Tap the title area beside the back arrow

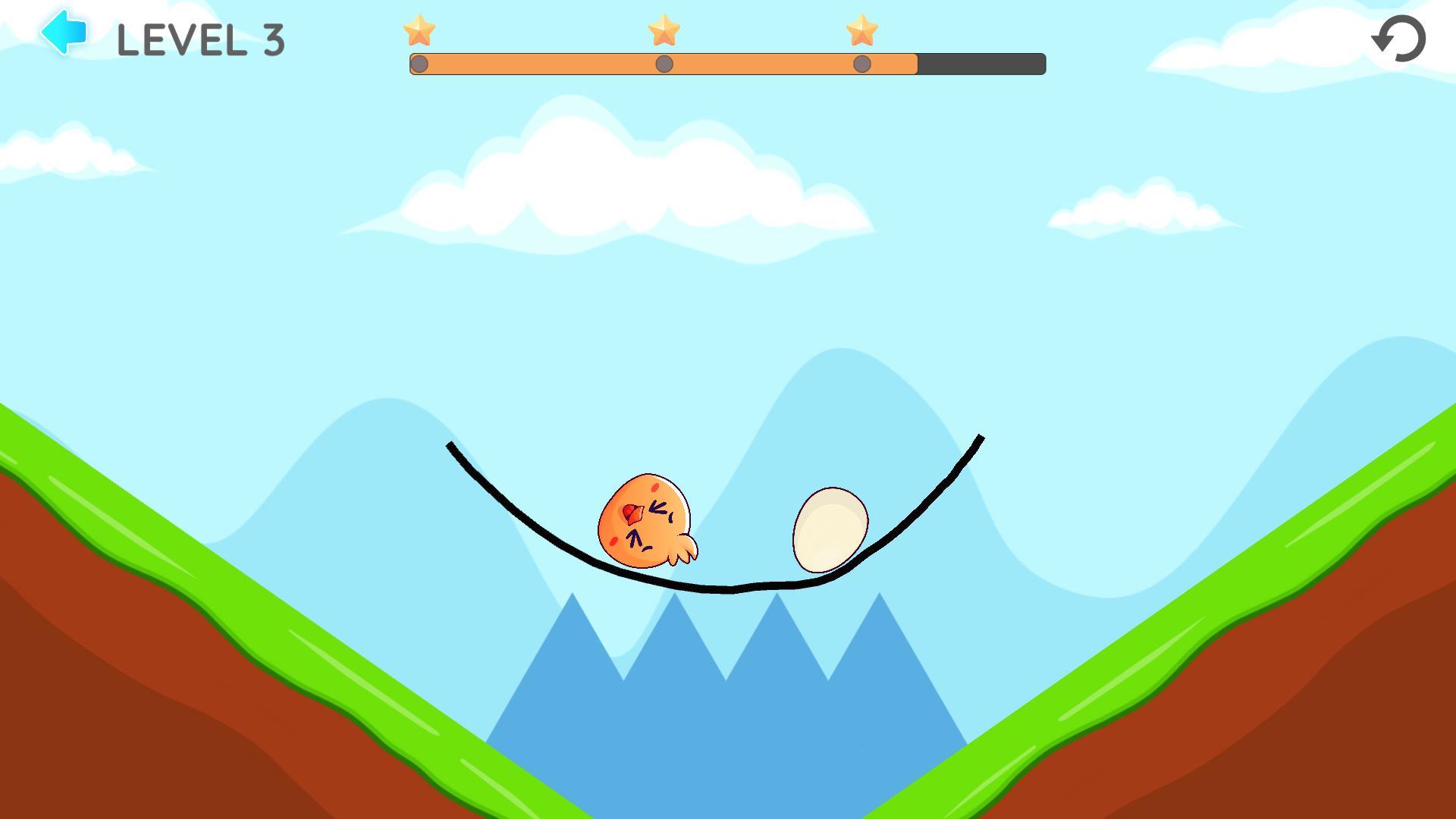click(x=202, y=39)
